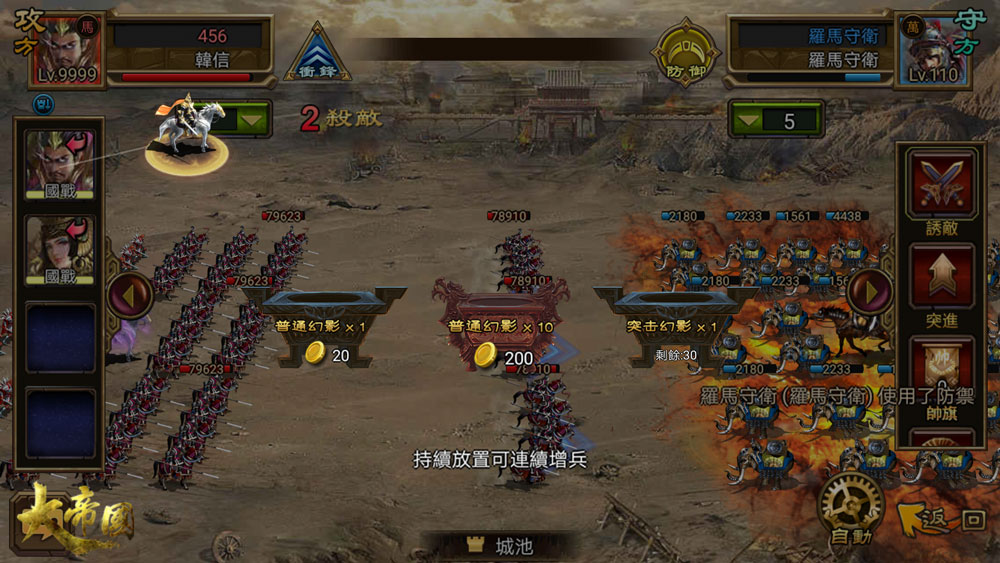Open the attacker's green dropdown arrow
Viewport: 1000px width, 563px height.
tap(251, 121)
